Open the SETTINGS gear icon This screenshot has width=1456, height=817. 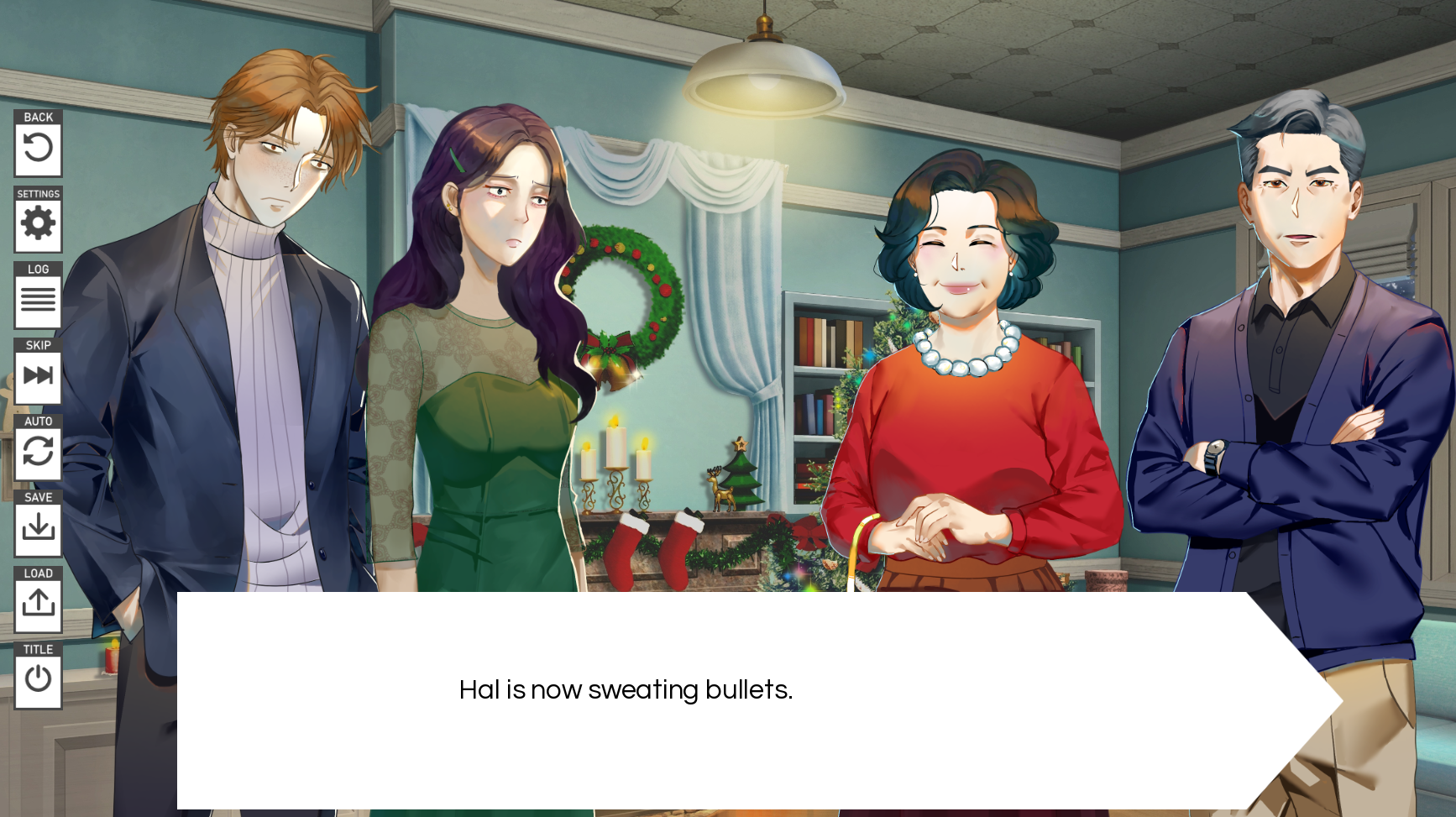(38, 224)
